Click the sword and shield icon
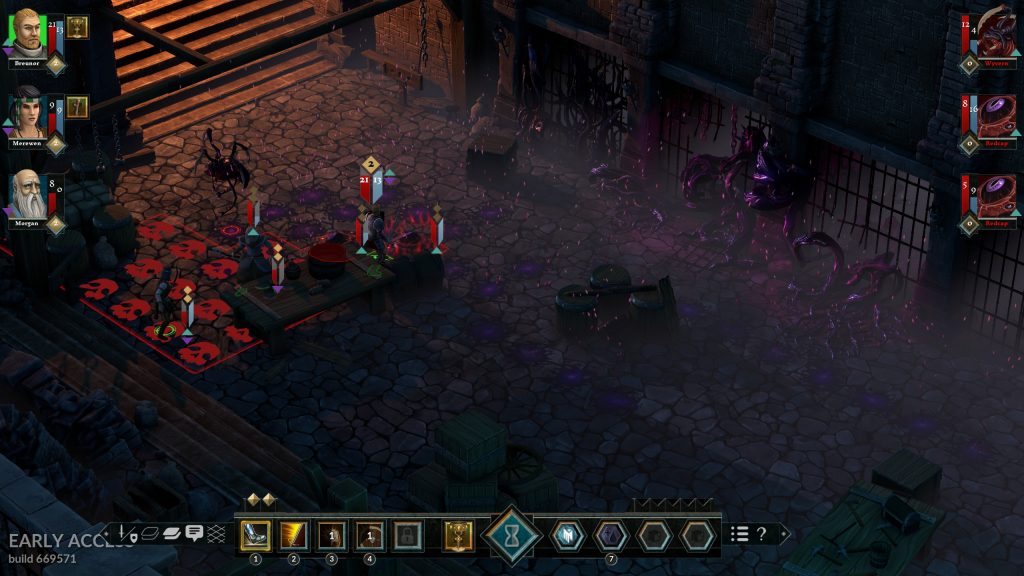Viewport: 1024px width, 576px height. [x=126, y=534]
